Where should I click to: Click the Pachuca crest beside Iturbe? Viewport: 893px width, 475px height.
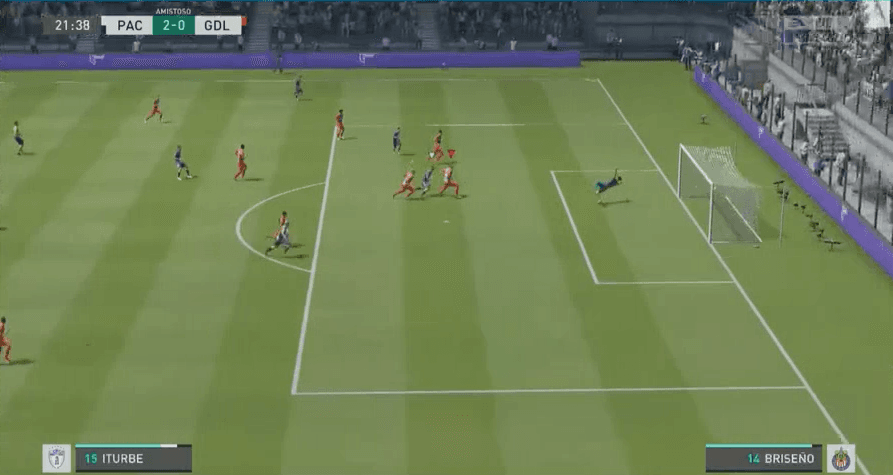coord(57,459)
